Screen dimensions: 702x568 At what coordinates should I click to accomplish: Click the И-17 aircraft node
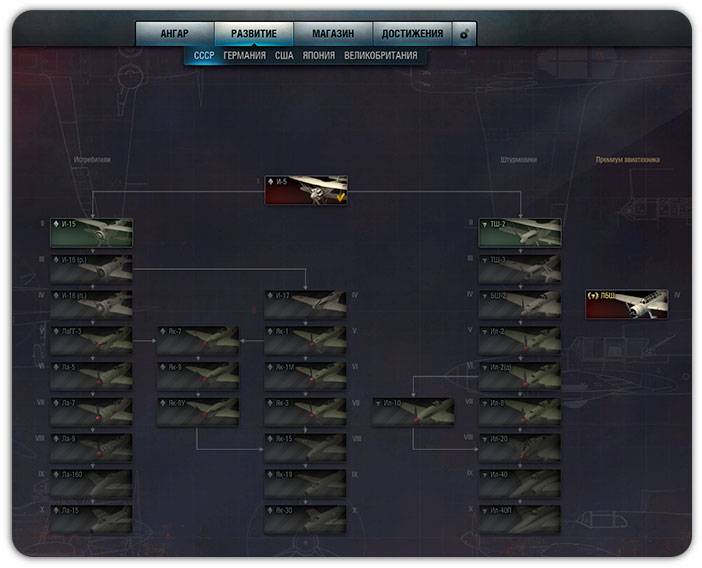305,304
